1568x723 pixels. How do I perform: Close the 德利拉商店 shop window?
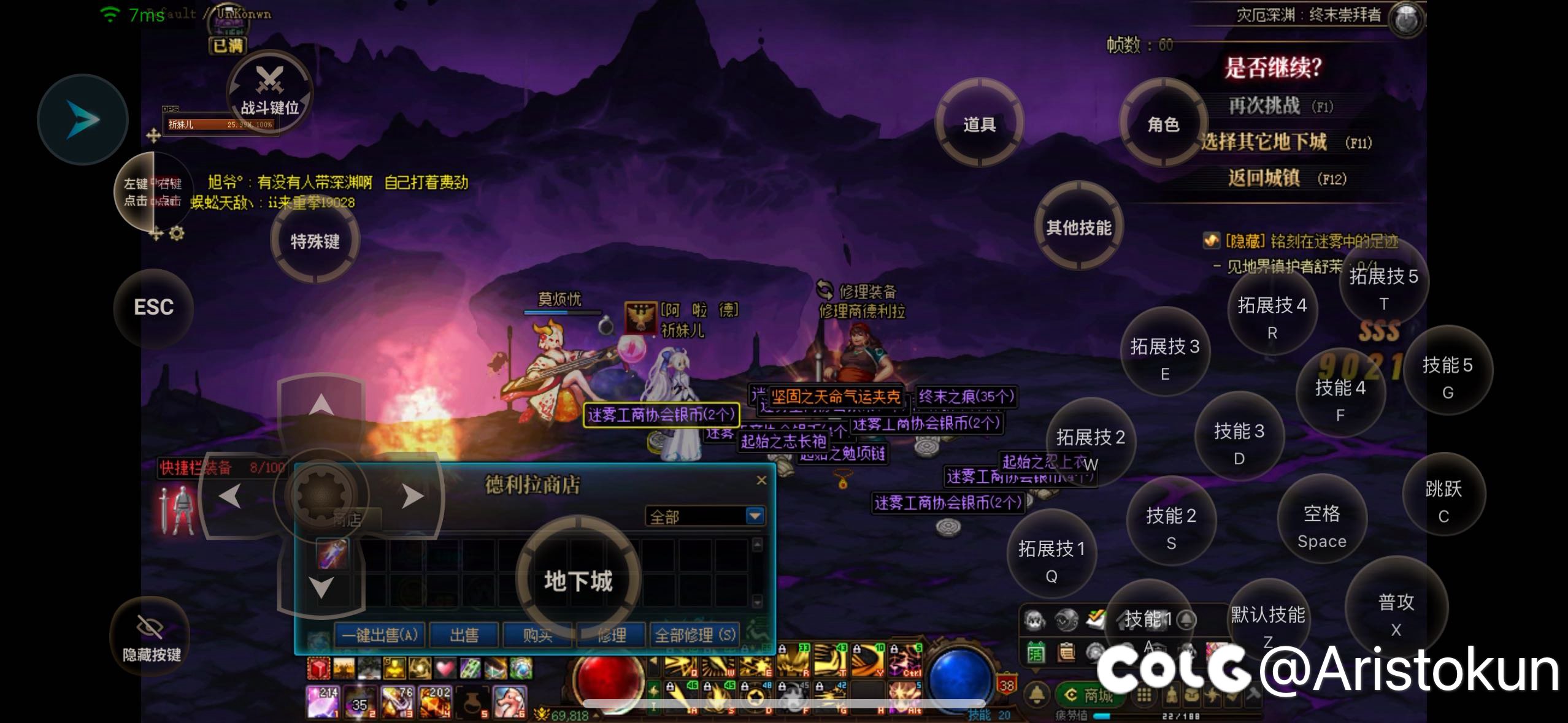[761, 480]
